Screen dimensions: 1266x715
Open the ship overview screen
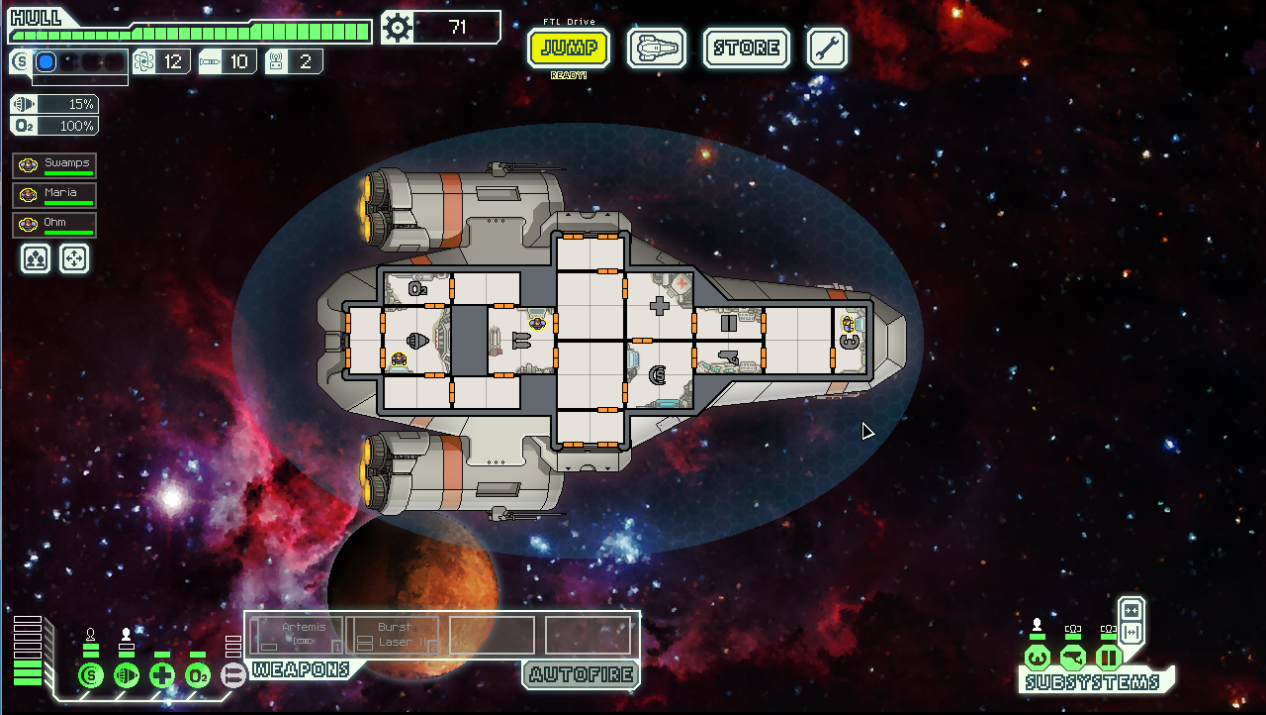[x=656, y=48]
